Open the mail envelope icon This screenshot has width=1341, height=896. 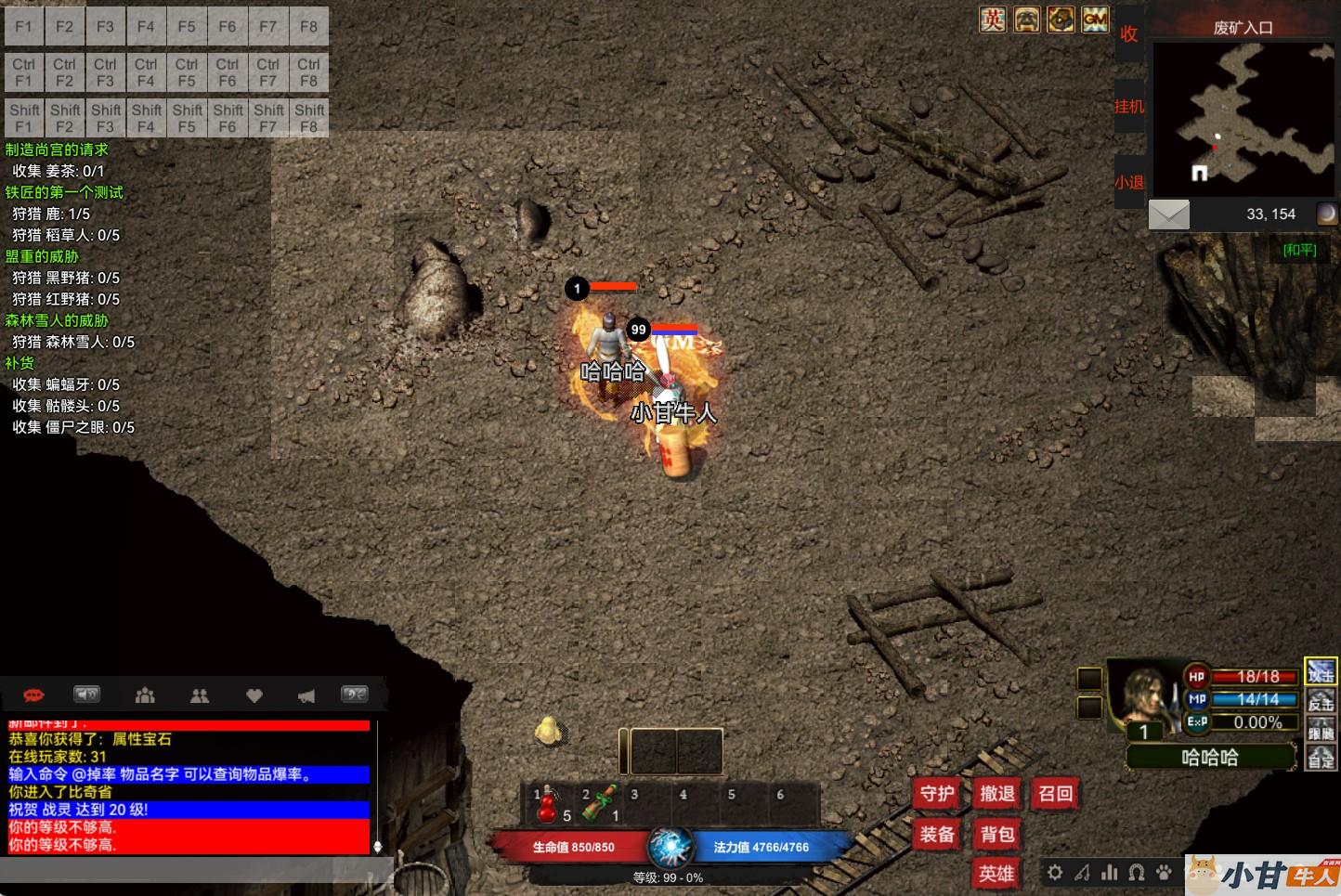tap(1168, 214)
